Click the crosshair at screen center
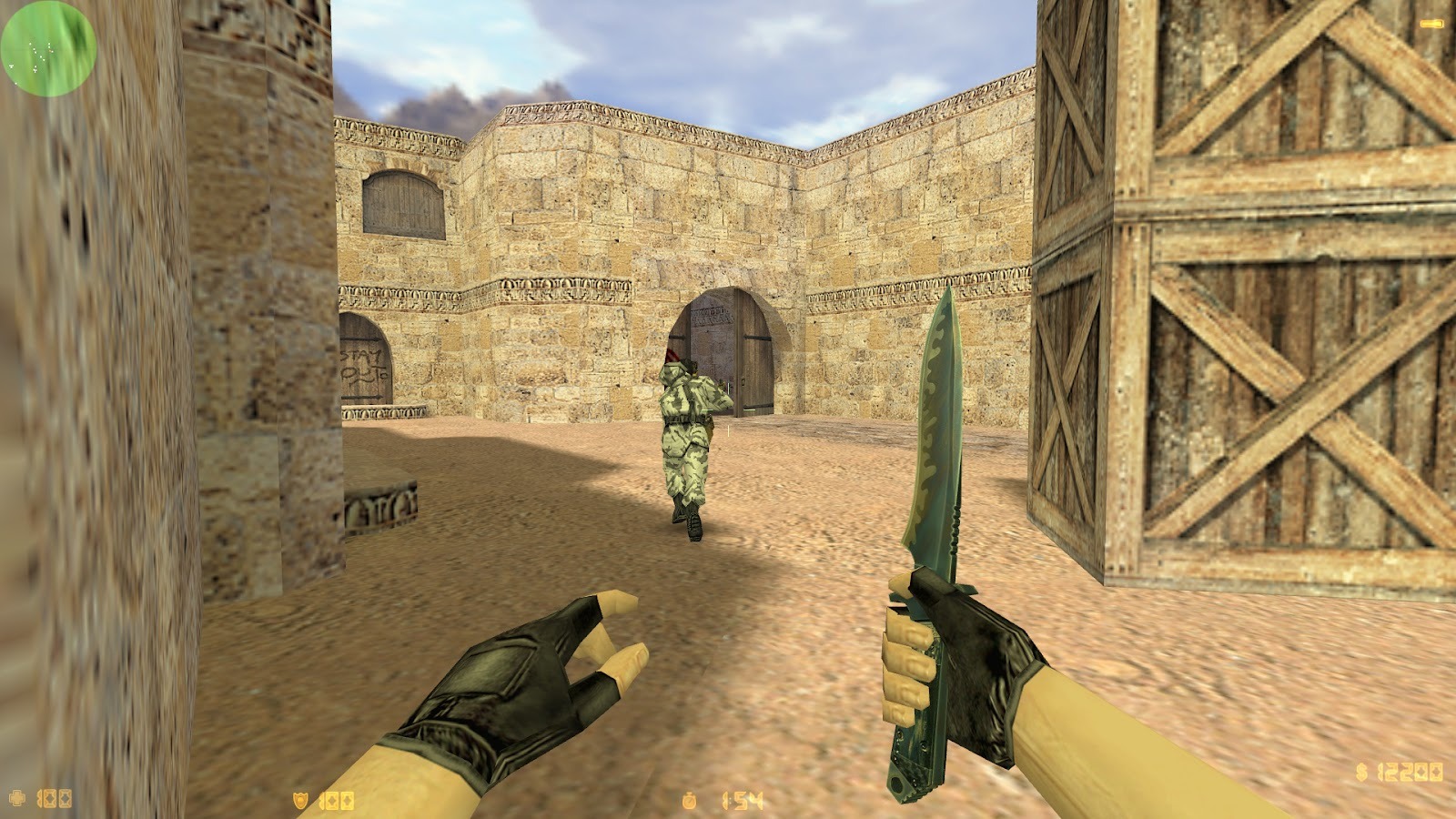The height and width of the screenshot is (819, 1456). coord(728,409)
